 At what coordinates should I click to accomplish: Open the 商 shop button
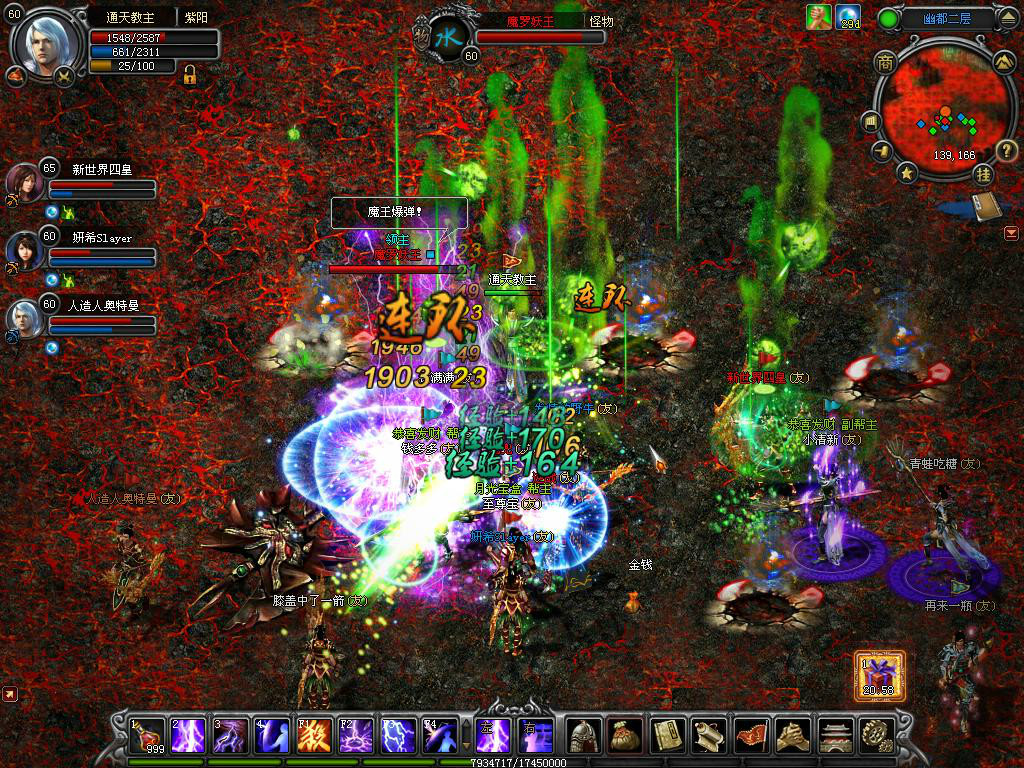(x=884, y=62)
